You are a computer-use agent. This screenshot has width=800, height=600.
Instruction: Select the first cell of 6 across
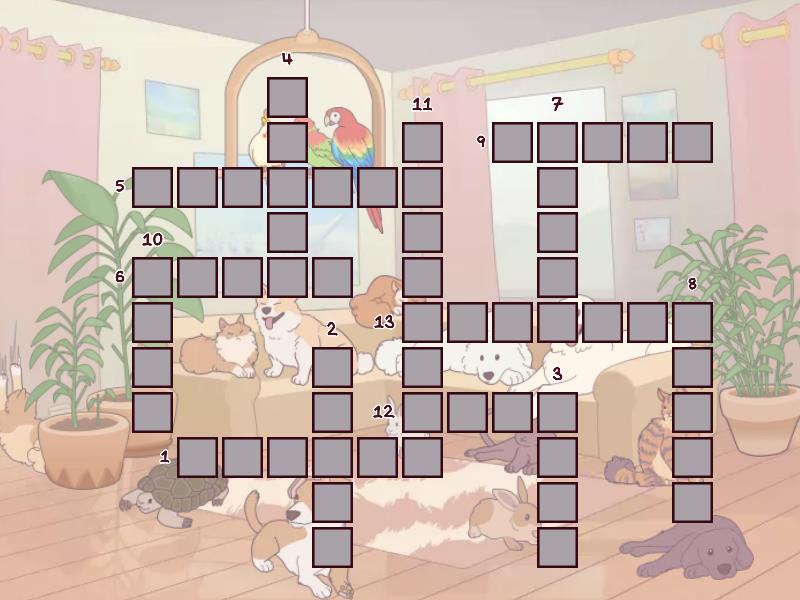[x=152, y=277]
